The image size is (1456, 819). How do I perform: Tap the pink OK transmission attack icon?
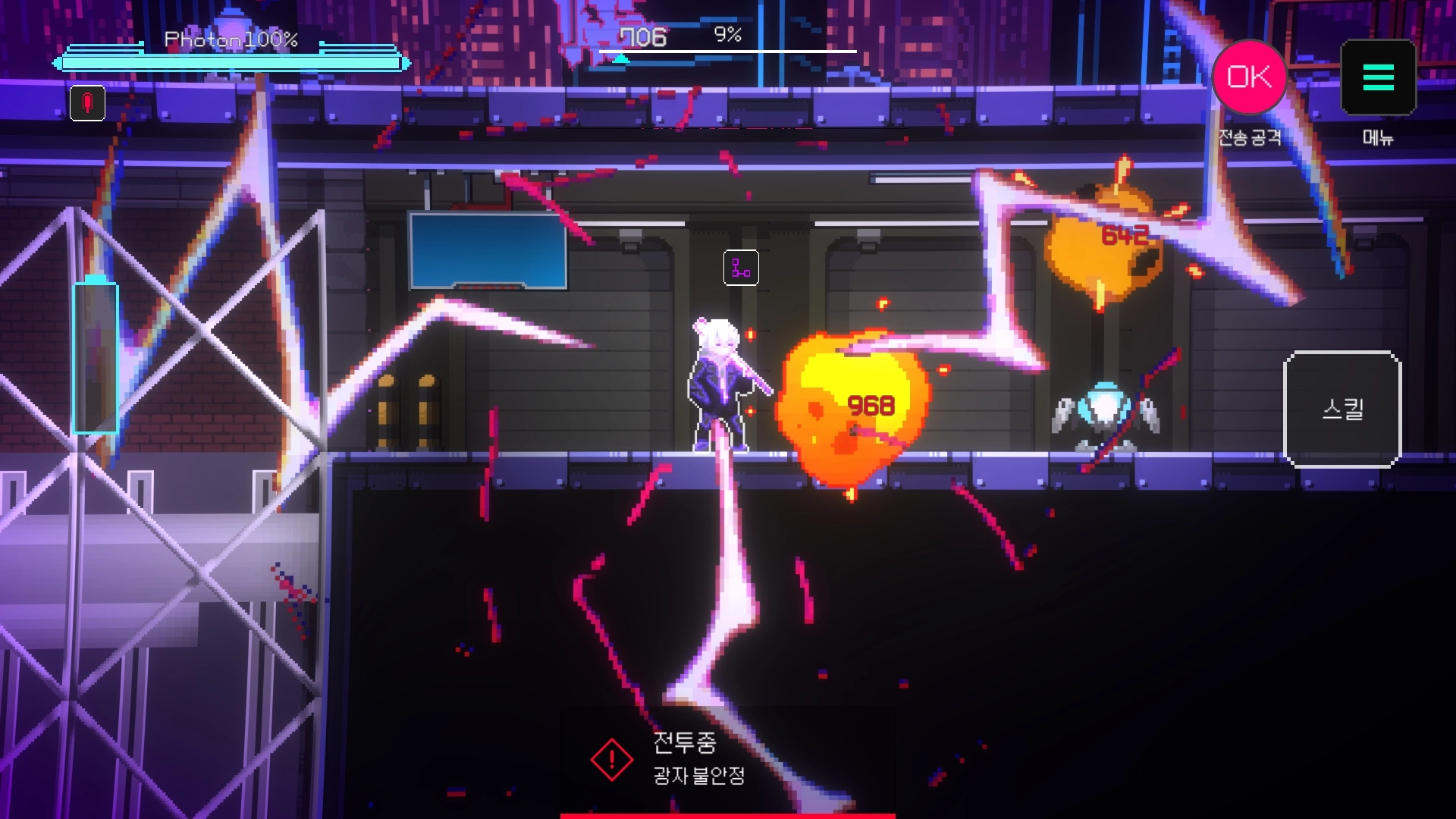coord(1249,76)
